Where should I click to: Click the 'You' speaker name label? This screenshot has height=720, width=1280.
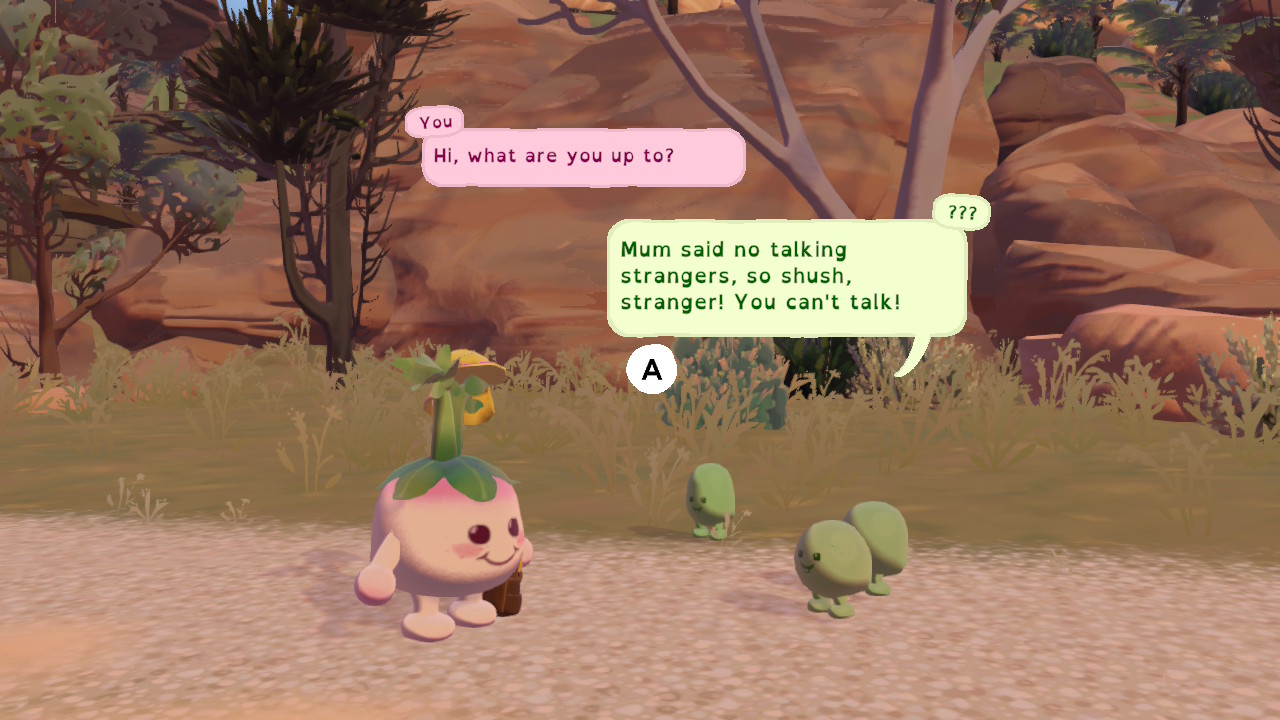click(436, 121)
